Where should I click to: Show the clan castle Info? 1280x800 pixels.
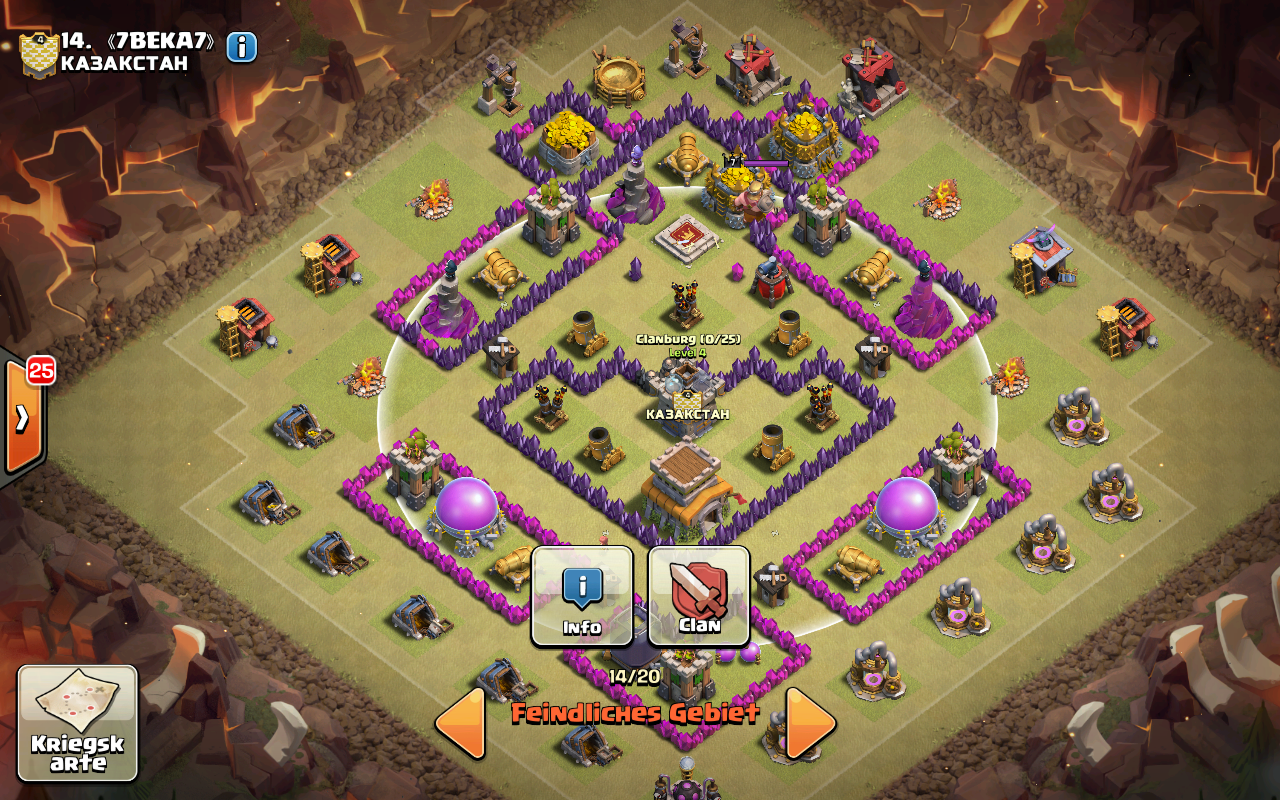coord(582,596)
